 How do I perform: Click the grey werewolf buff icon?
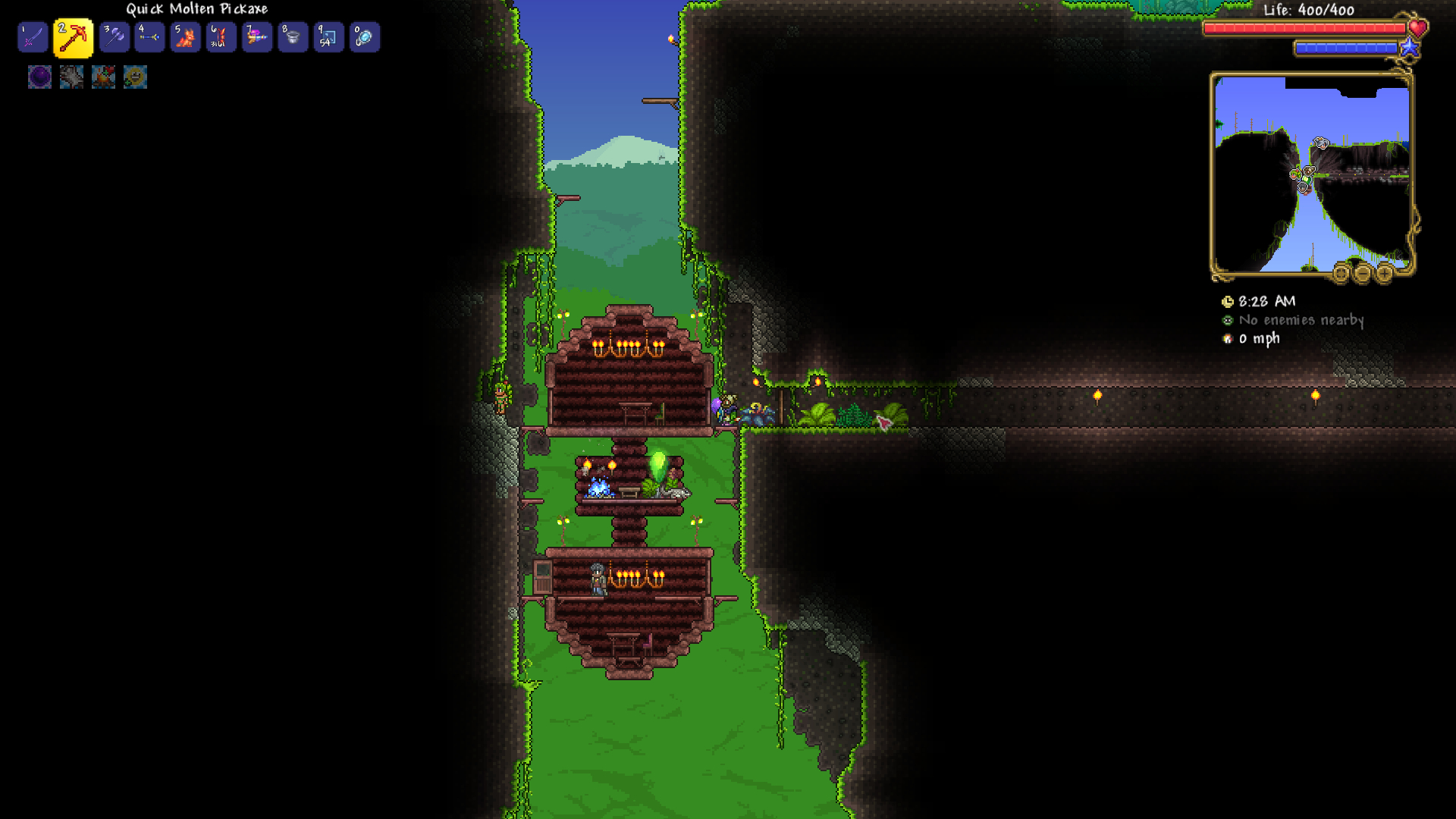click(71, 77)
